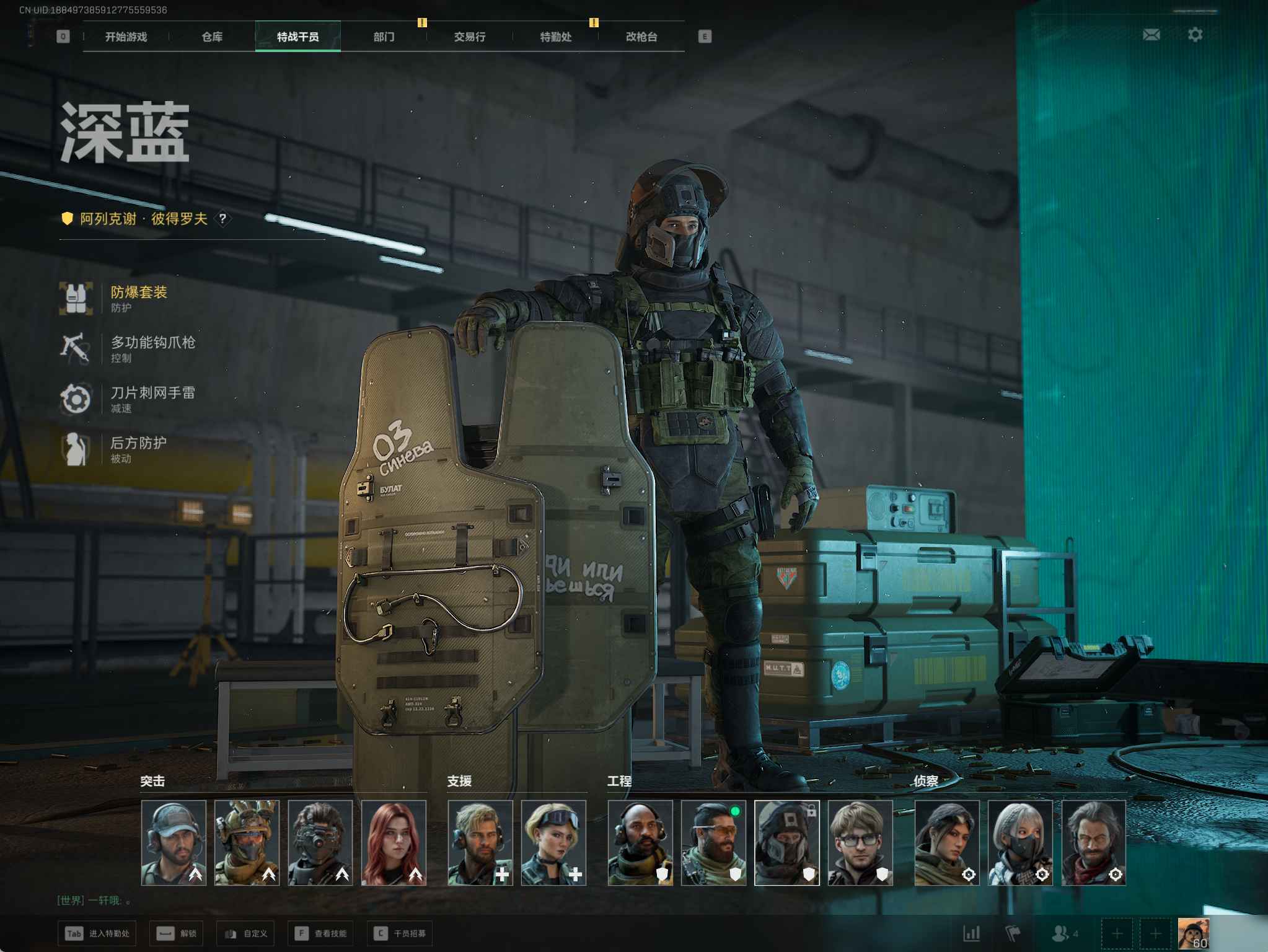Select the 特勤处 tab
The image size is (1268, 952).
coord(555,37)
